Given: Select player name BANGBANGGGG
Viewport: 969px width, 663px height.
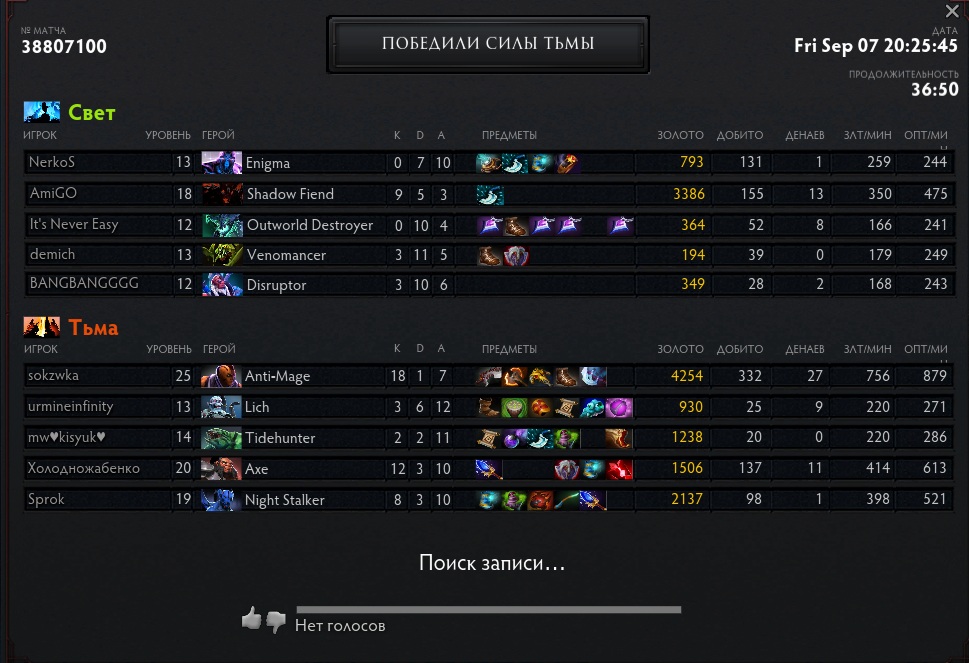Looking at the screenshot, I should [84, 284].
